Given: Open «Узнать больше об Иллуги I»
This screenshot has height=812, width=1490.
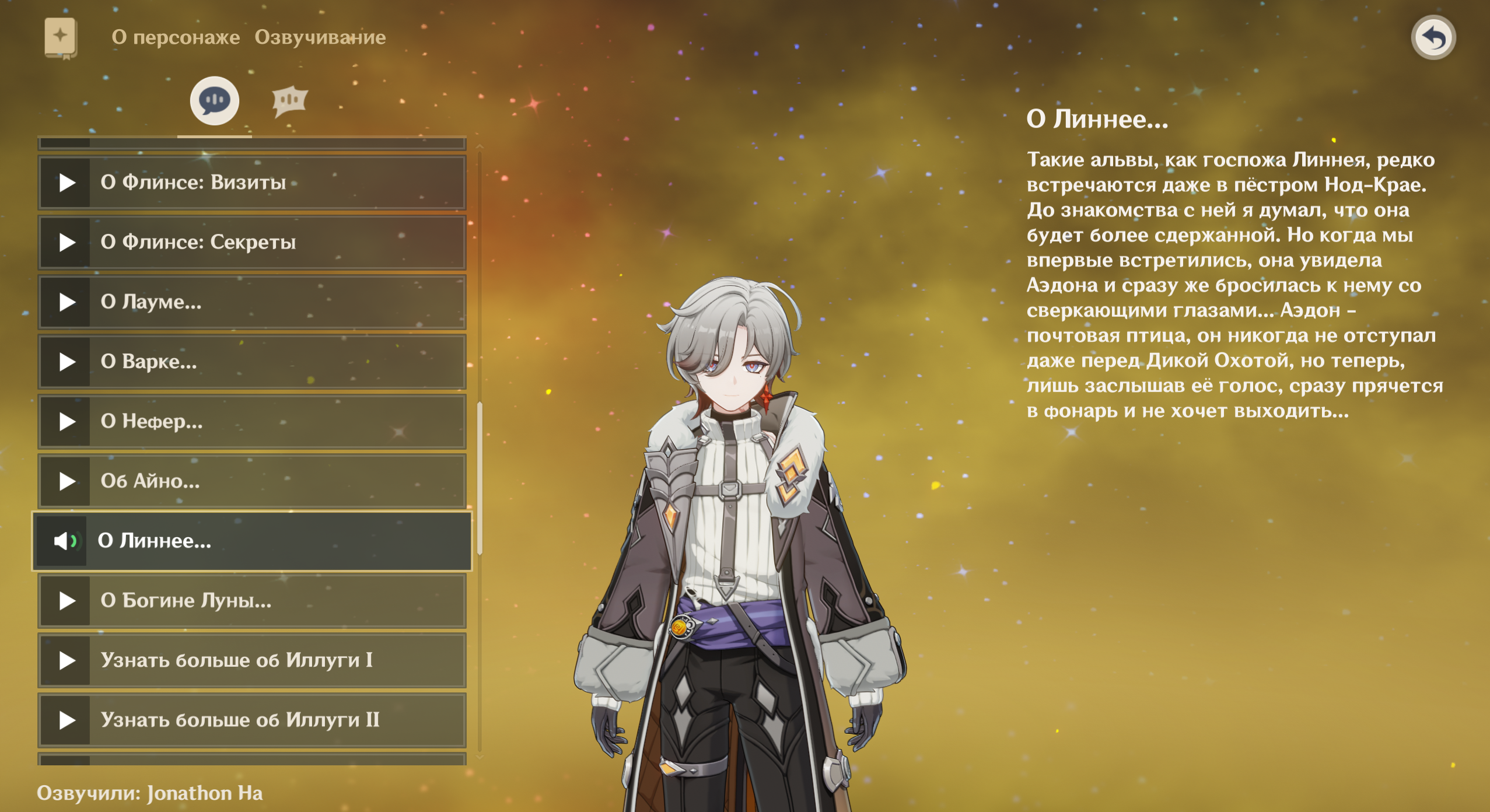Looking at the screenshot, I should (x=252, y=660).
